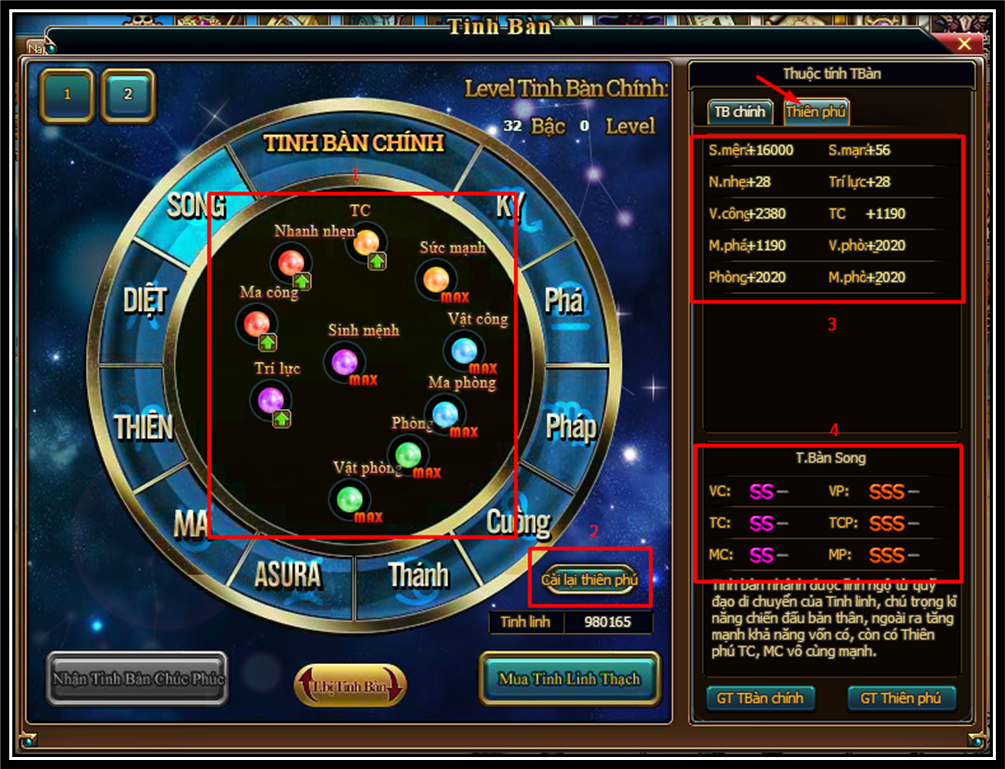Click the Đổi Tinh Bàn button
Screen dimensions: 1005x769
350,687
